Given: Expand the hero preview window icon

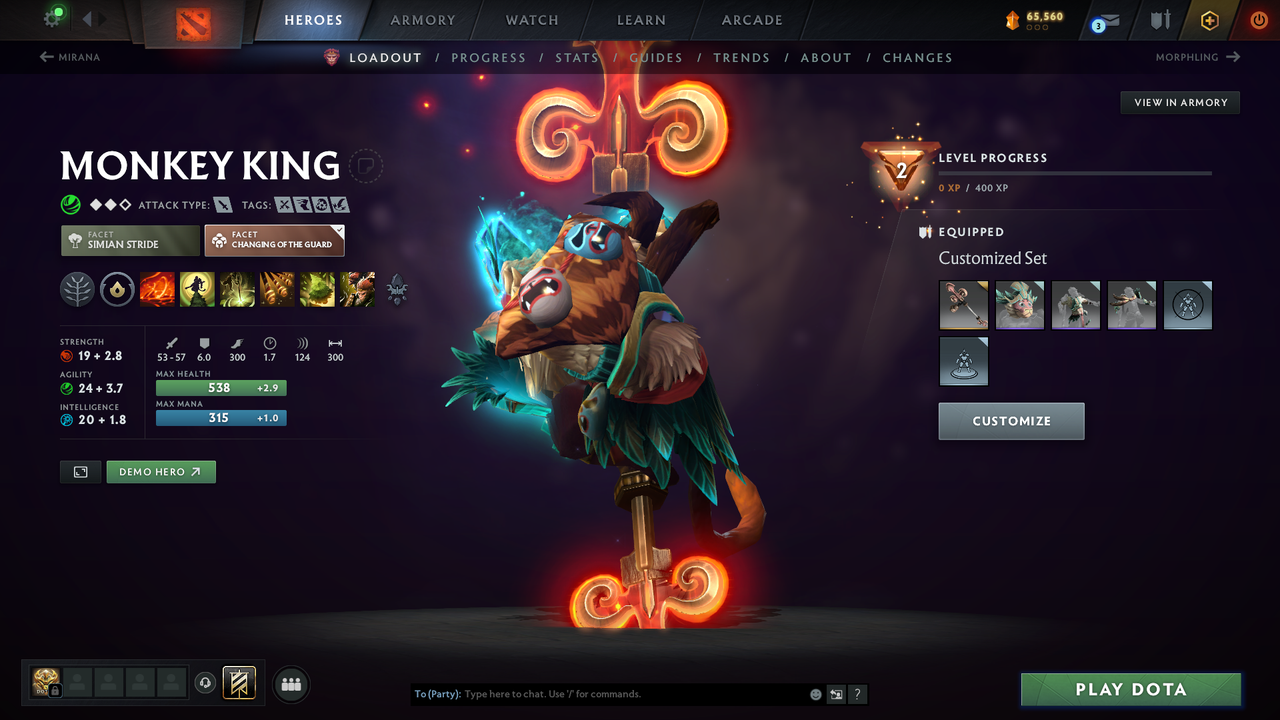Looking at the screenshot, I should point(80,471).
